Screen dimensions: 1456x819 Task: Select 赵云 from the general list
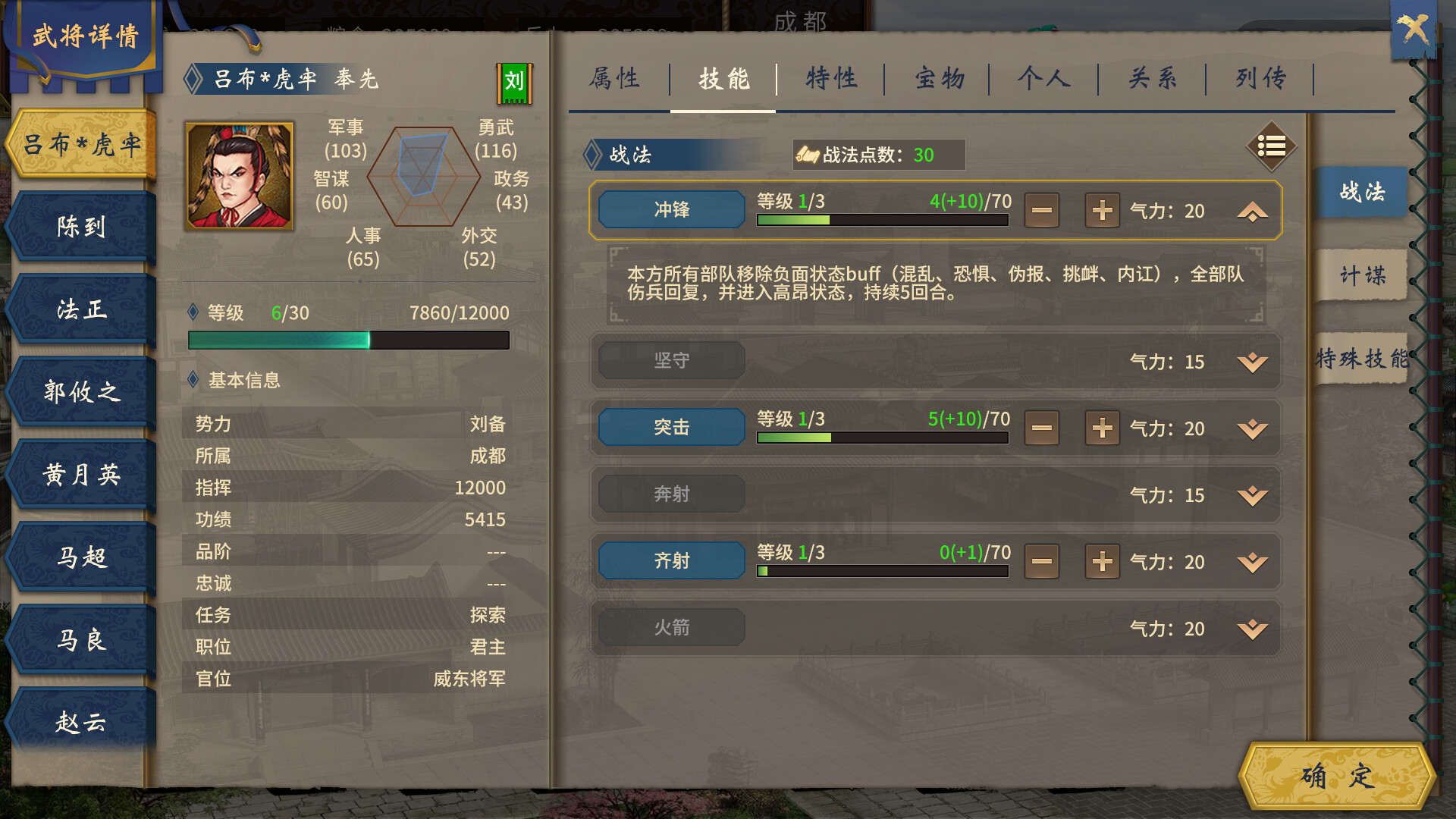point(78,723)
